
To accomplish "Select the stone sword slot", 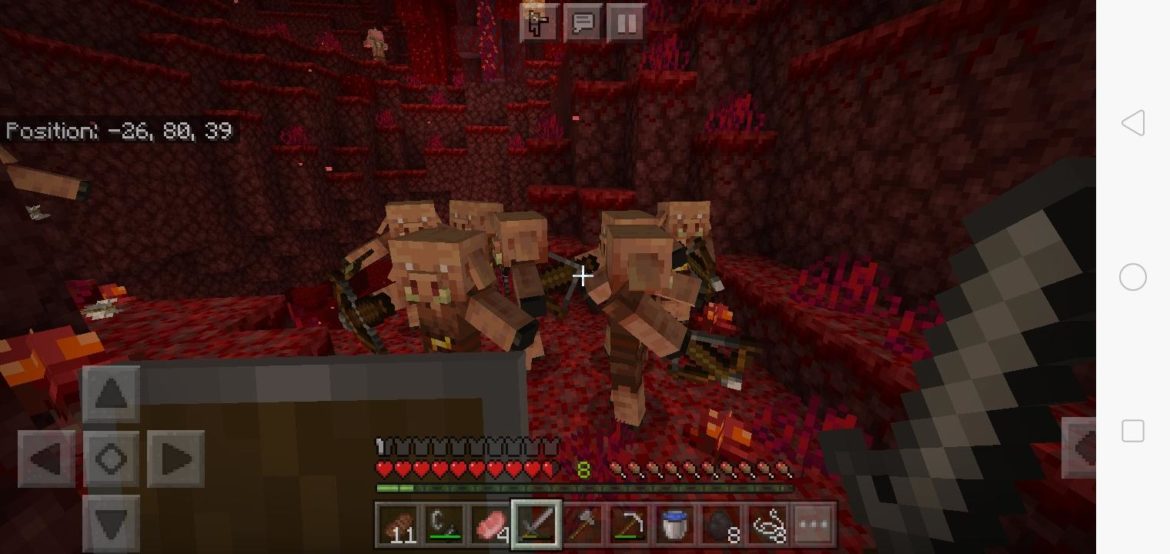I will point(536,524).
